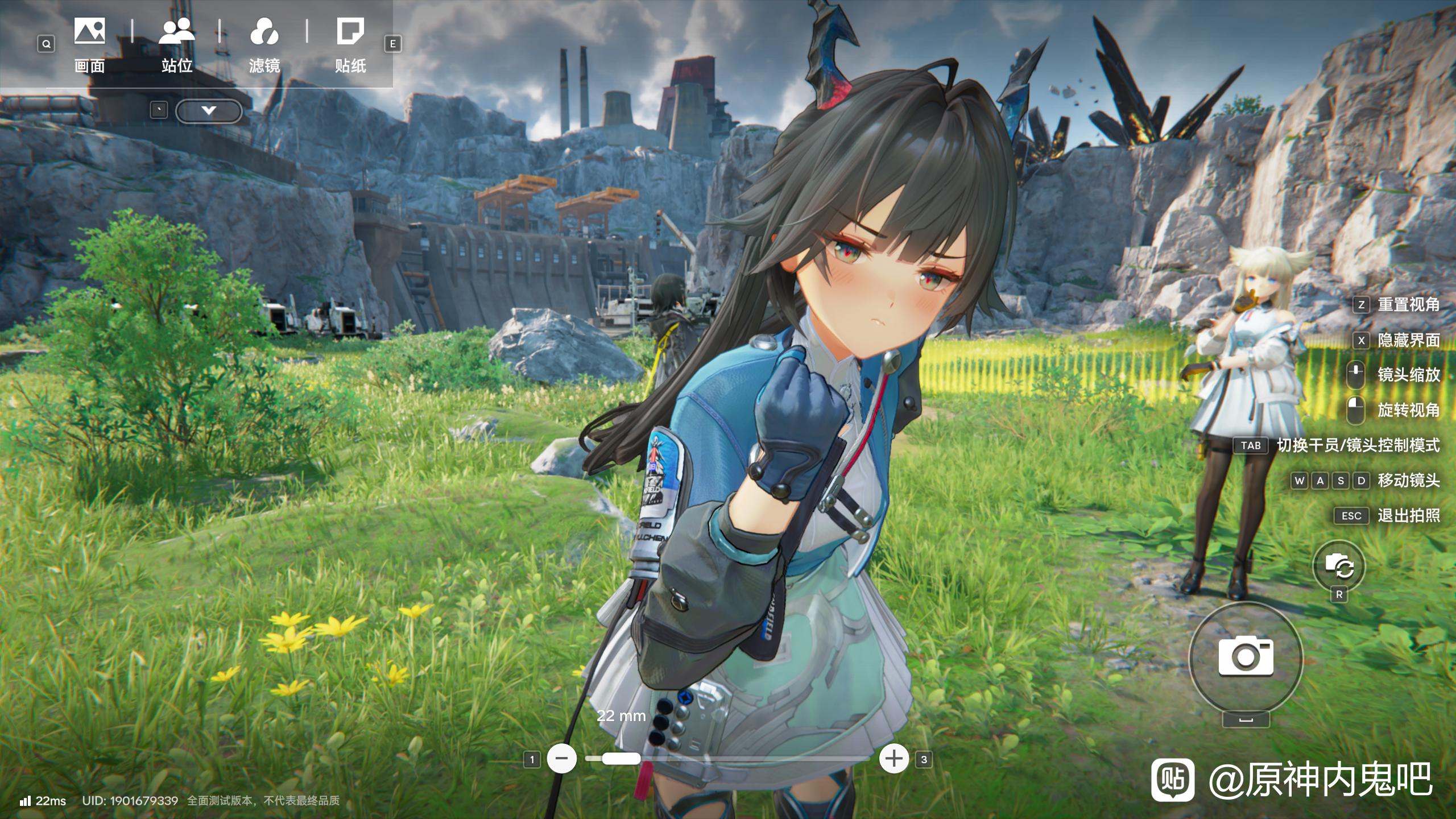
Task: Decrease focal length with the minus button
Action: 561,759
